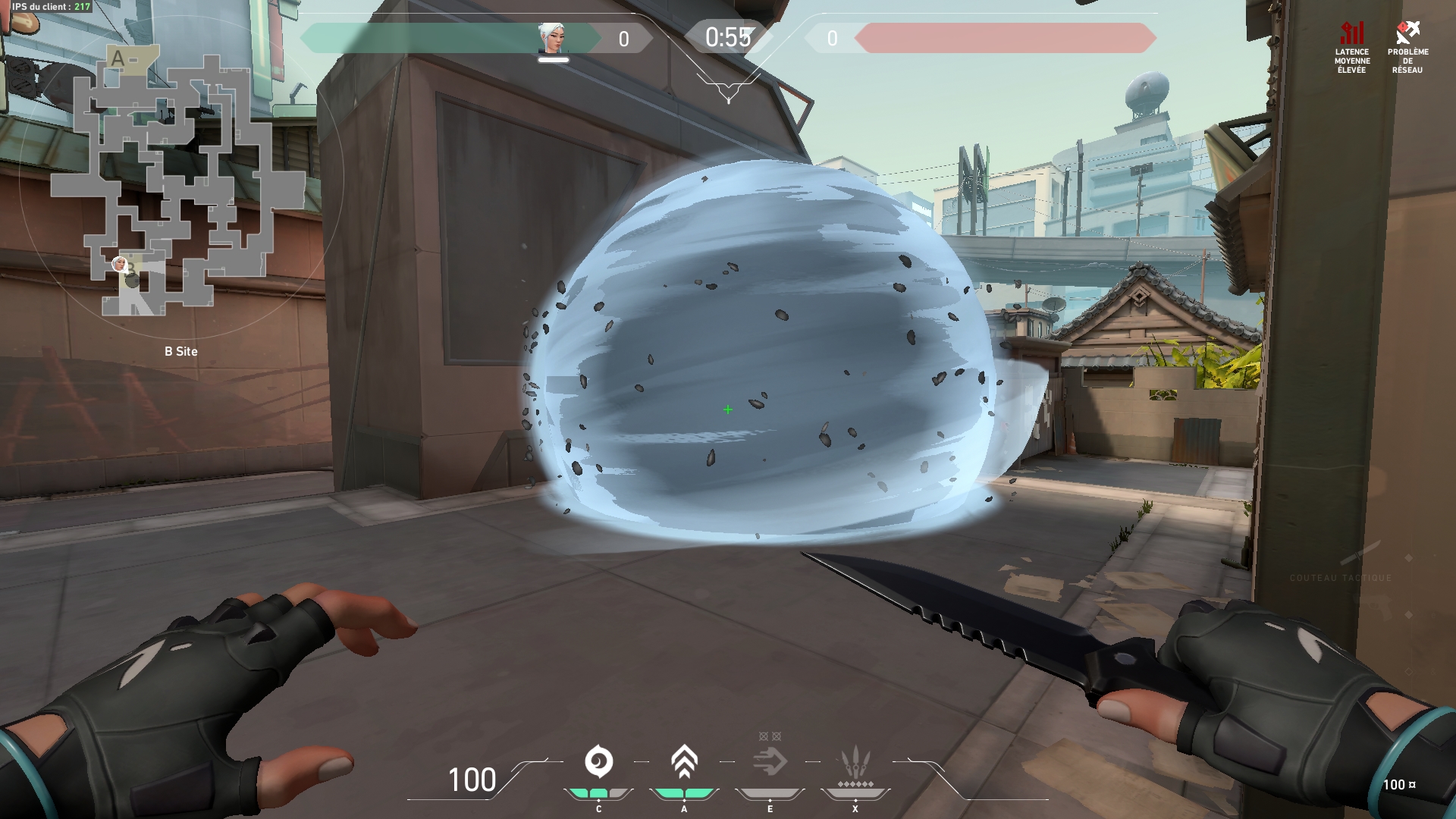Trigger the Tailwind dash ability icon
The width and height of the screenshot is (1456, 819).
click(x=770, y=762)
